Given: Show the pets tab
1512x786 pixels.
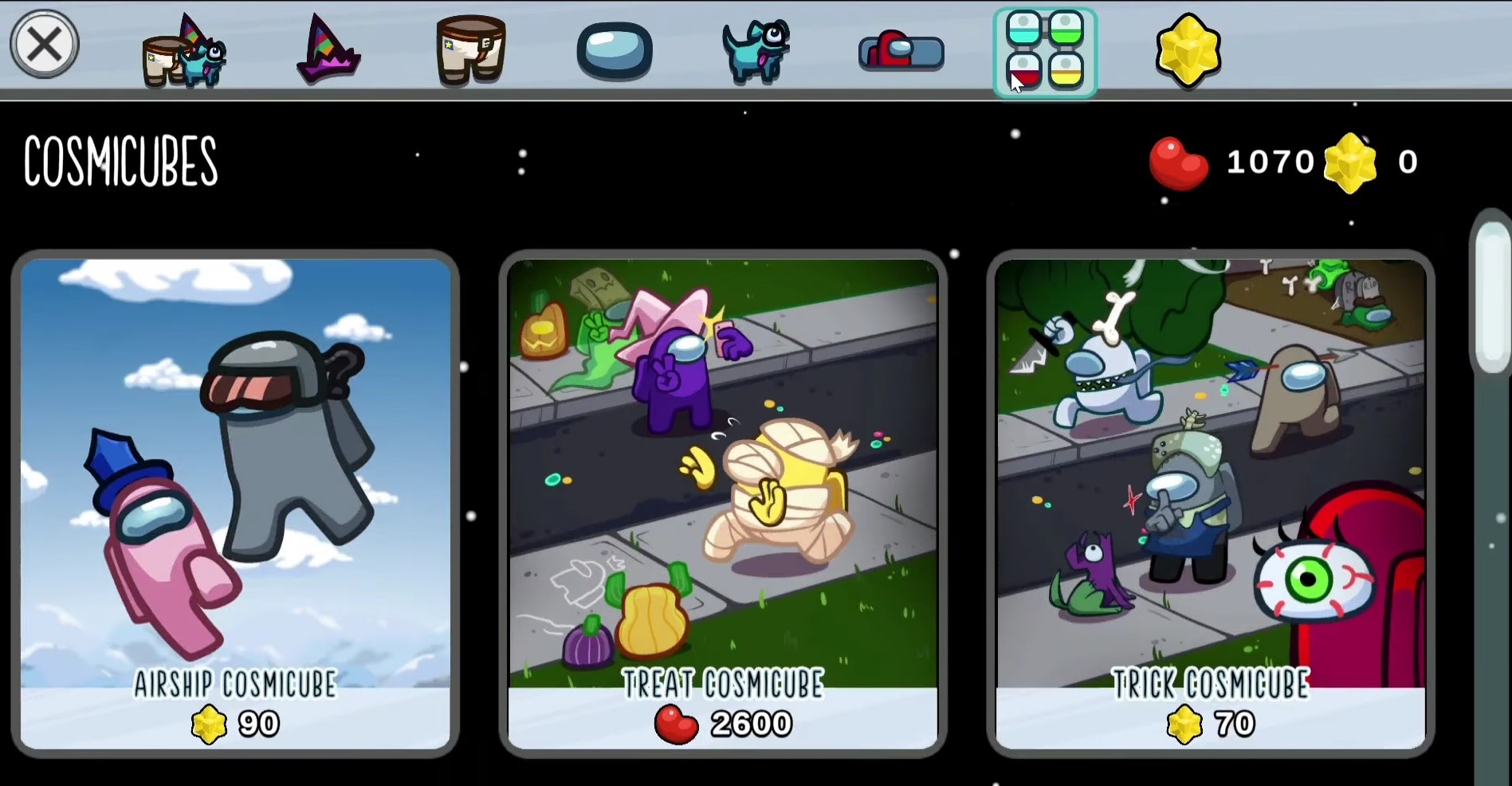Looking at the screenshot, I should [x=756, y=51].
